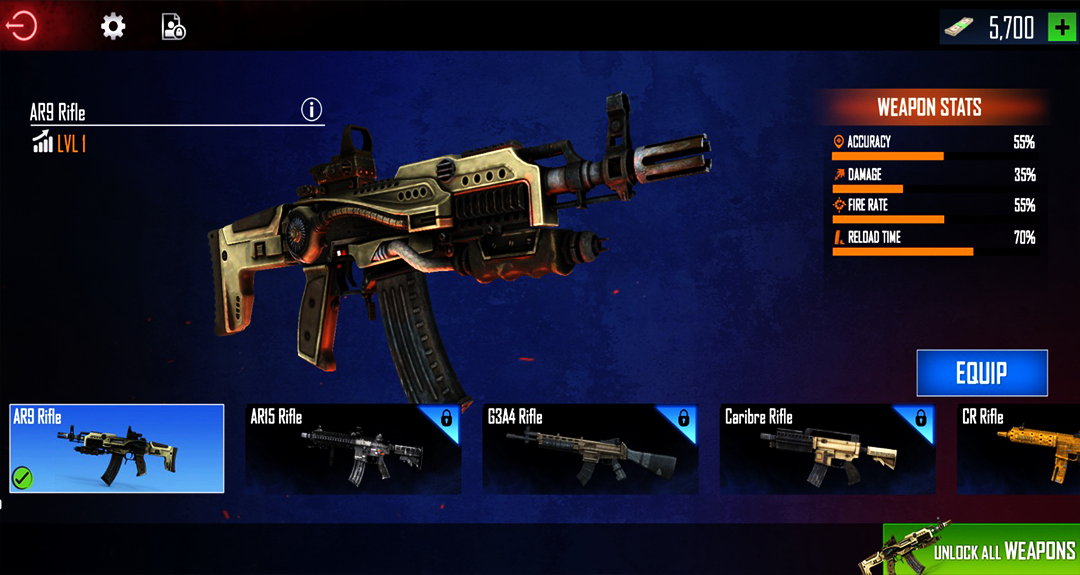Choose the locked AR15 Rifle tile

353,449
